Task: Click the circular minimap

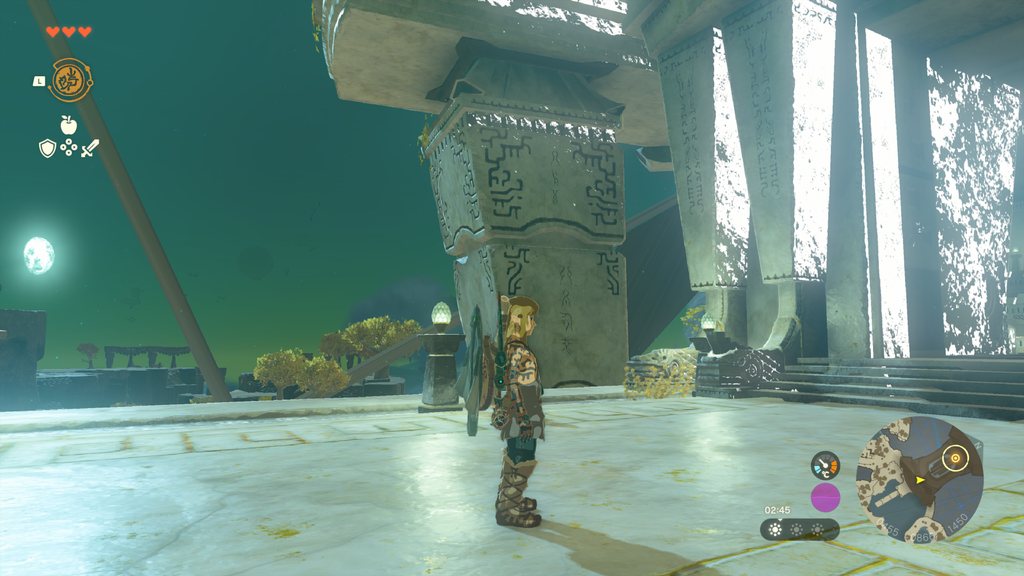Action: 920,479
